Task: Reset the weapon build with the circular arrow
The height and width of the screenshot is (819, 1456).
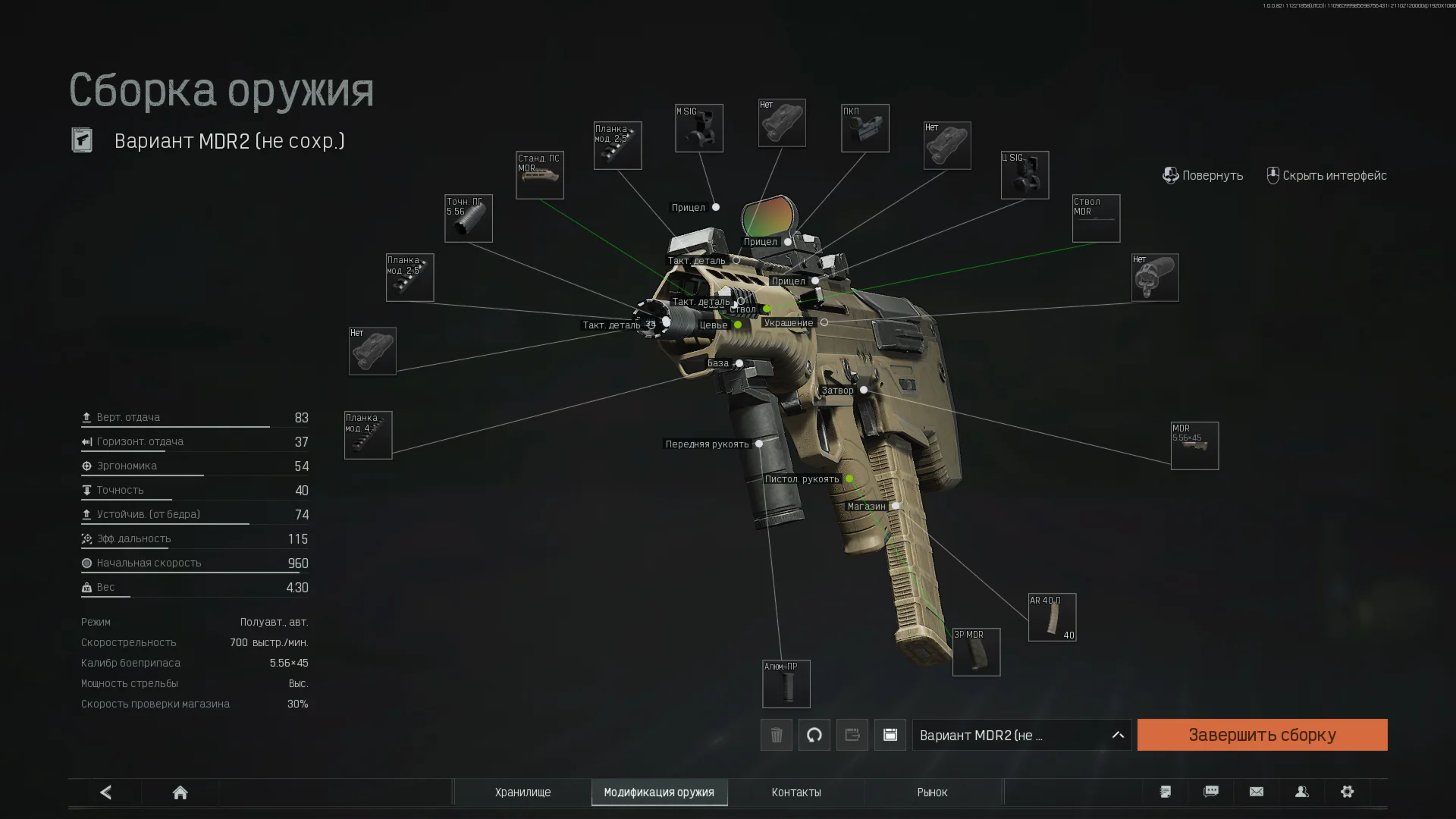Action: click(814, 735)
